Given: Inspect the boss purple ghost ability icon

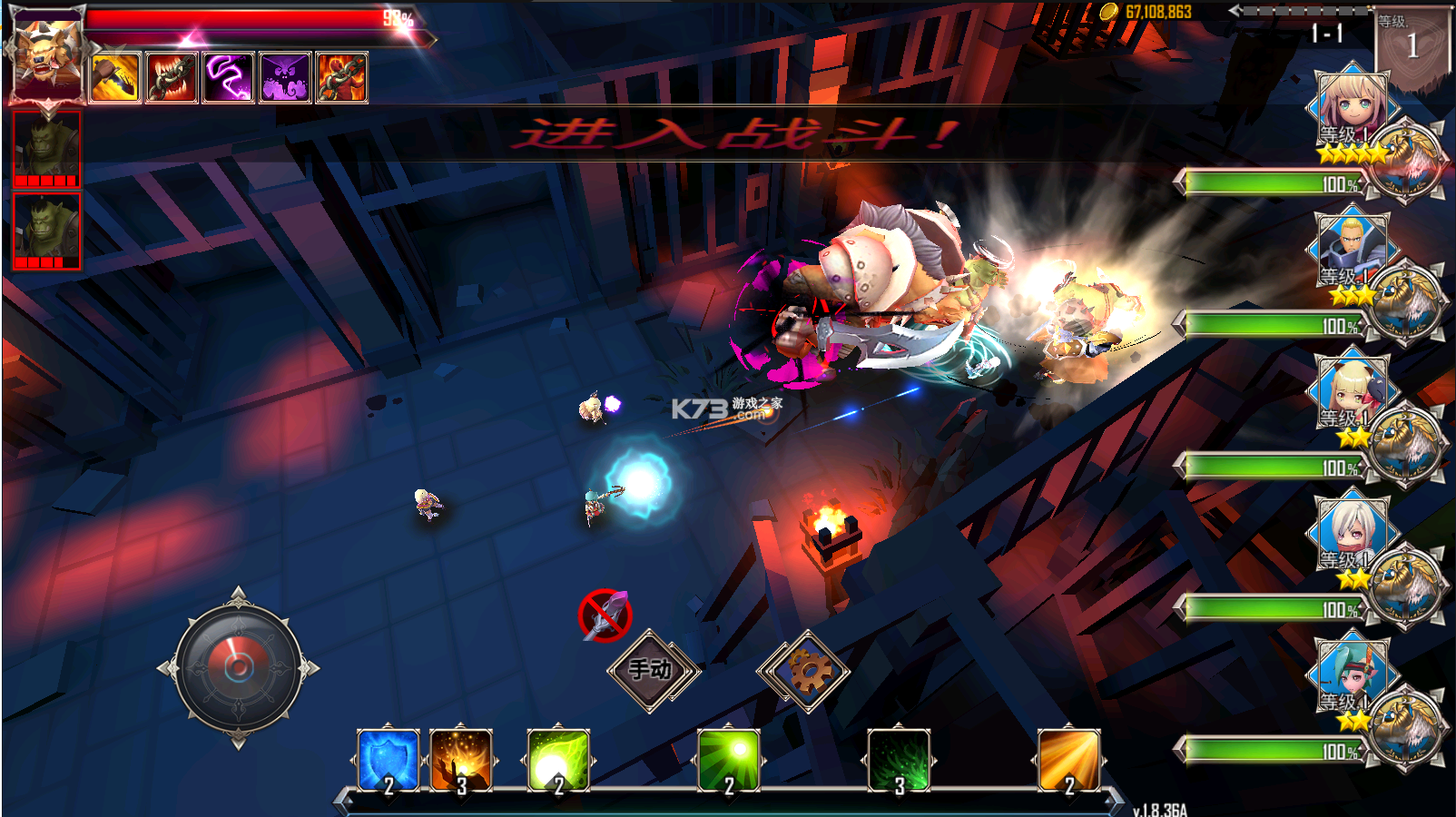Looking at the screenshot, I should 285,78.
